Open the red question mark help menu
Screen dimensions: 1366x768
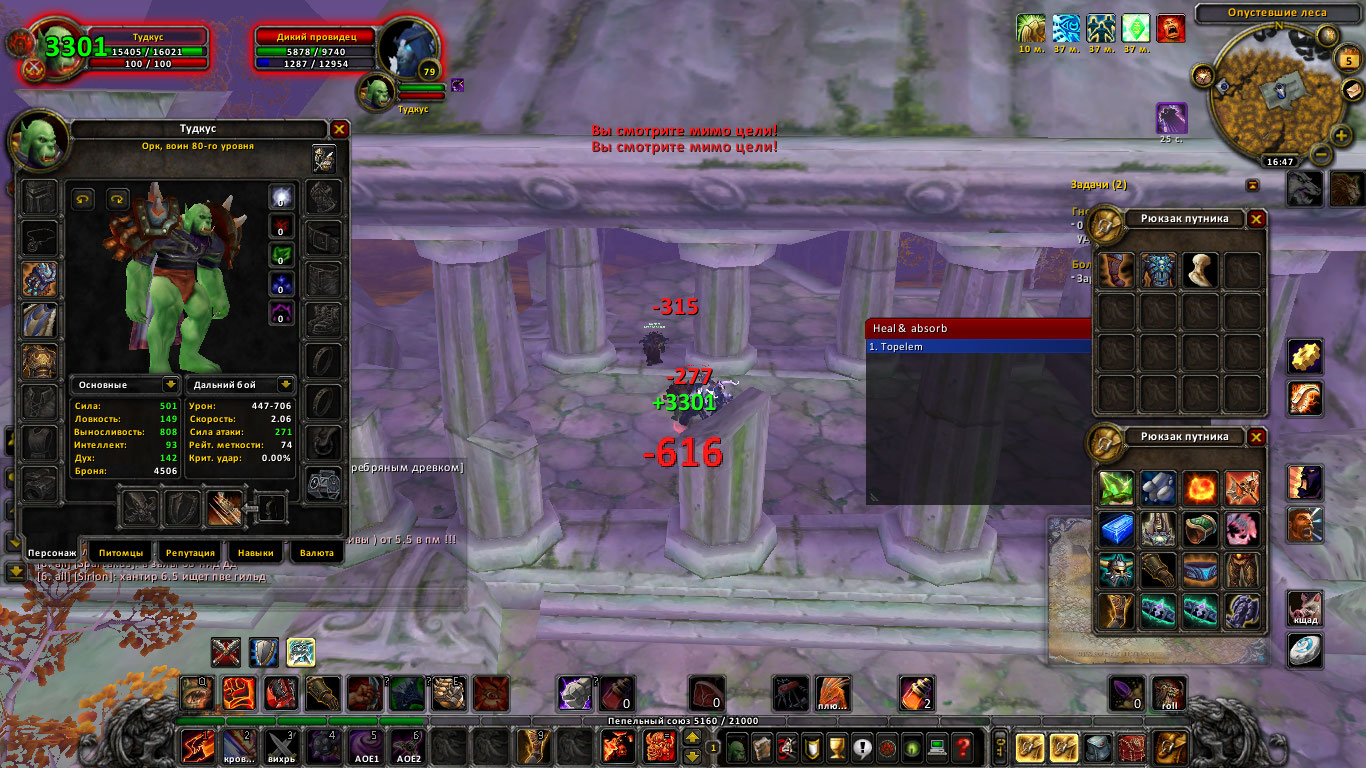coord(962,747)
